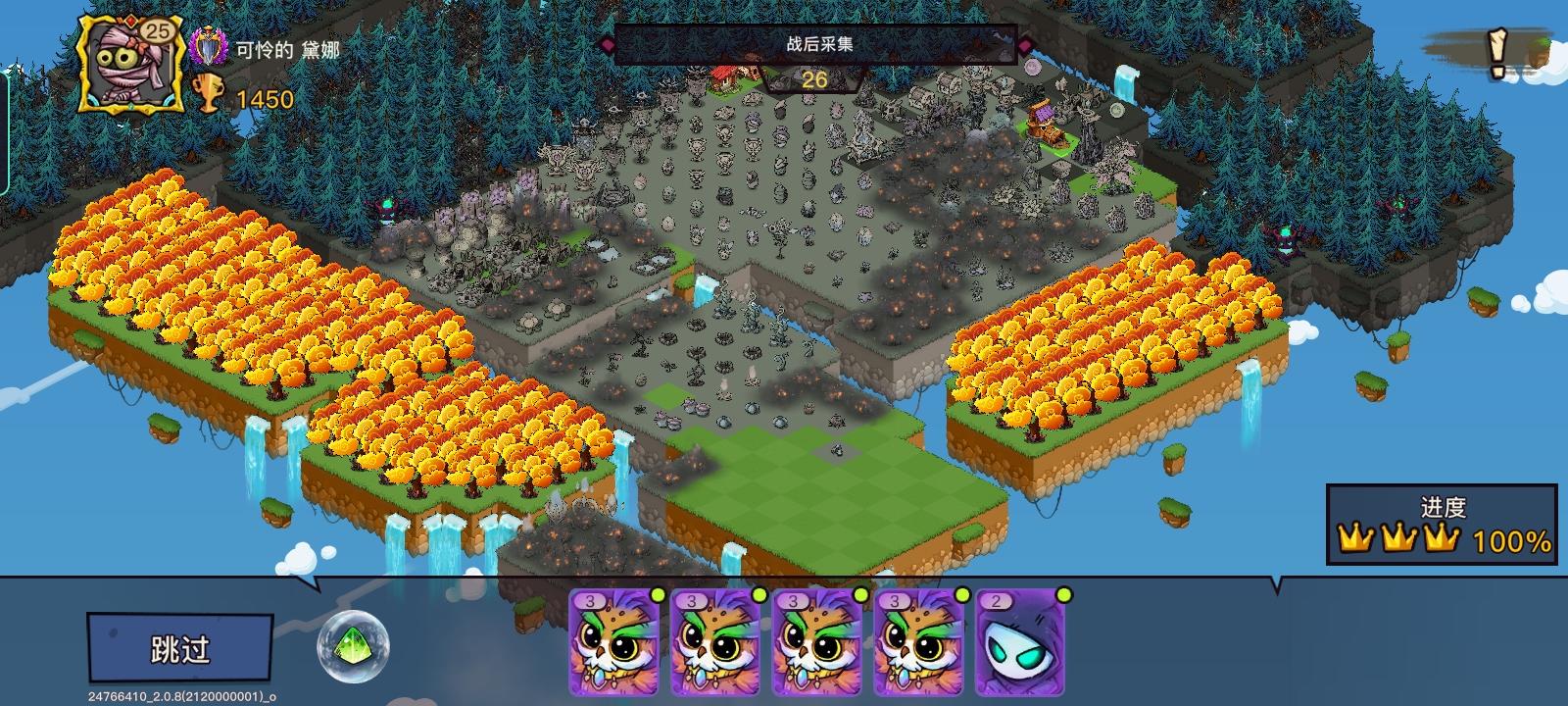This screenshot has height=706, width=1568.
Task: Toggle the green dot on the ghost card
Action: click(1062, 594)
